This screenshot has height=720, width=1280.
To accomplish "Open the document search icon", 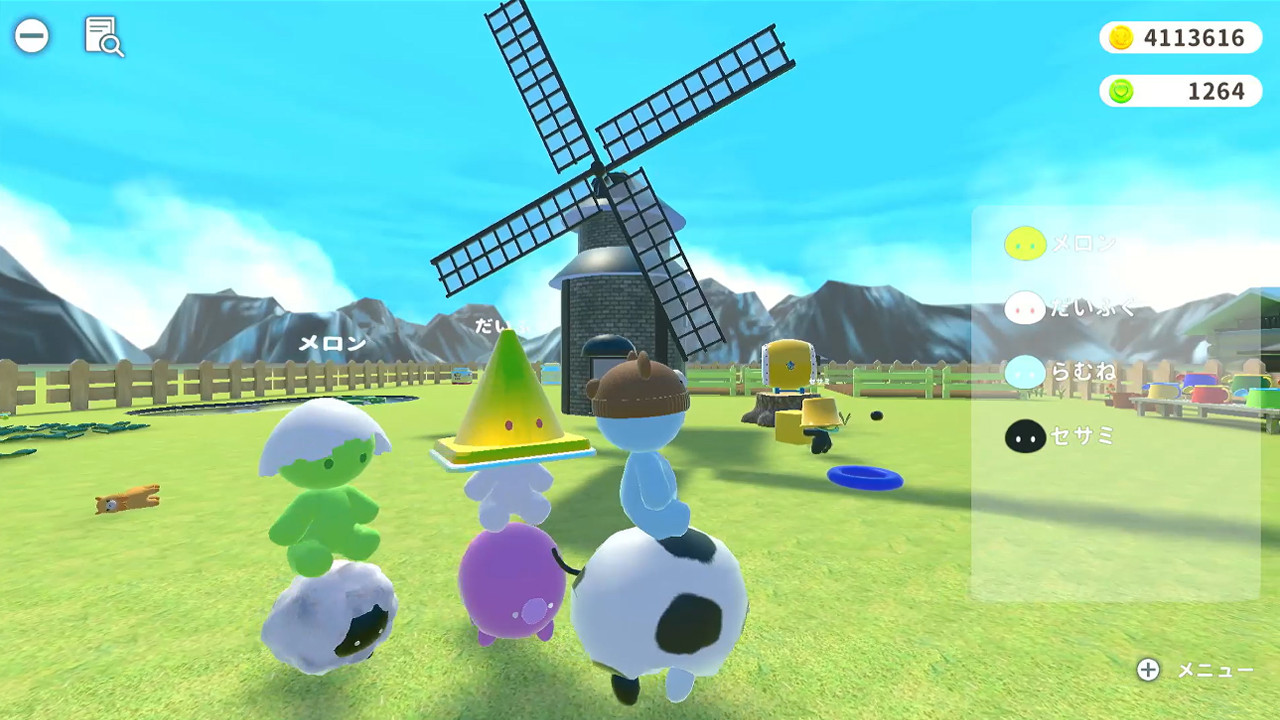I will pyautogui.click(x=104, y=38).
